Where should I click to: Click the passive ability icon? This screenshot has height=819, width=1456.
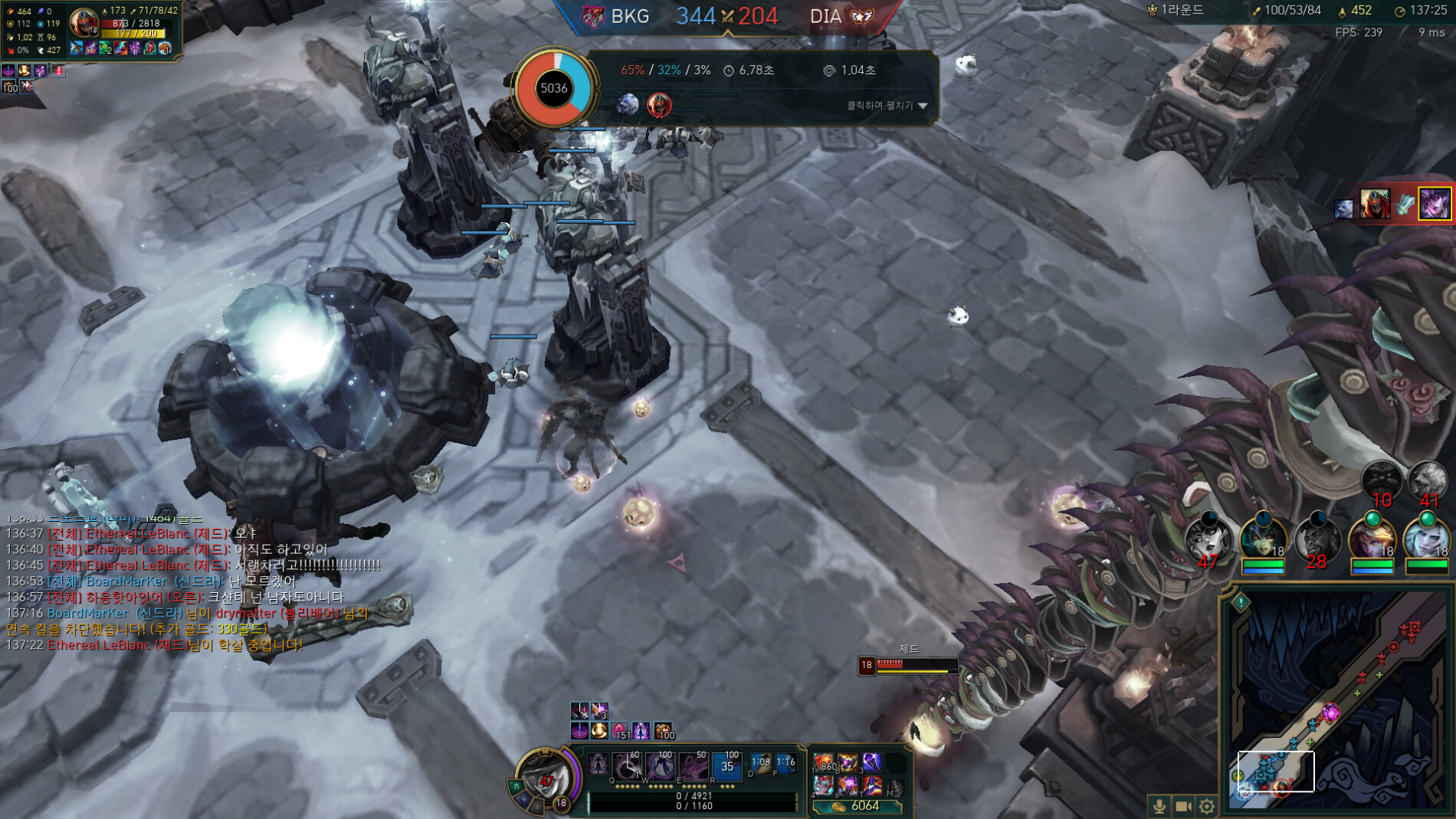click(598, 765)
